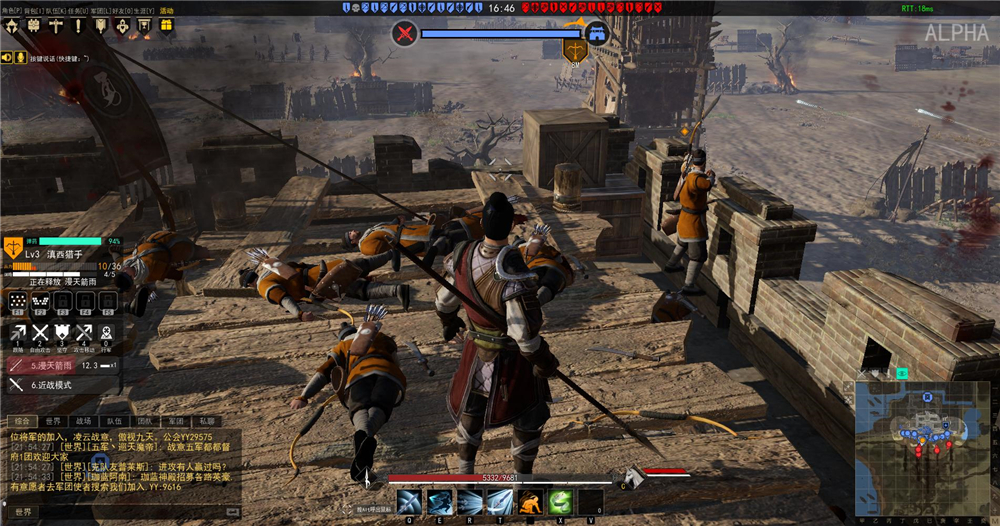Switch to the 军团 chat tab
Screen dimensions: 1000x526
(174, 421)
